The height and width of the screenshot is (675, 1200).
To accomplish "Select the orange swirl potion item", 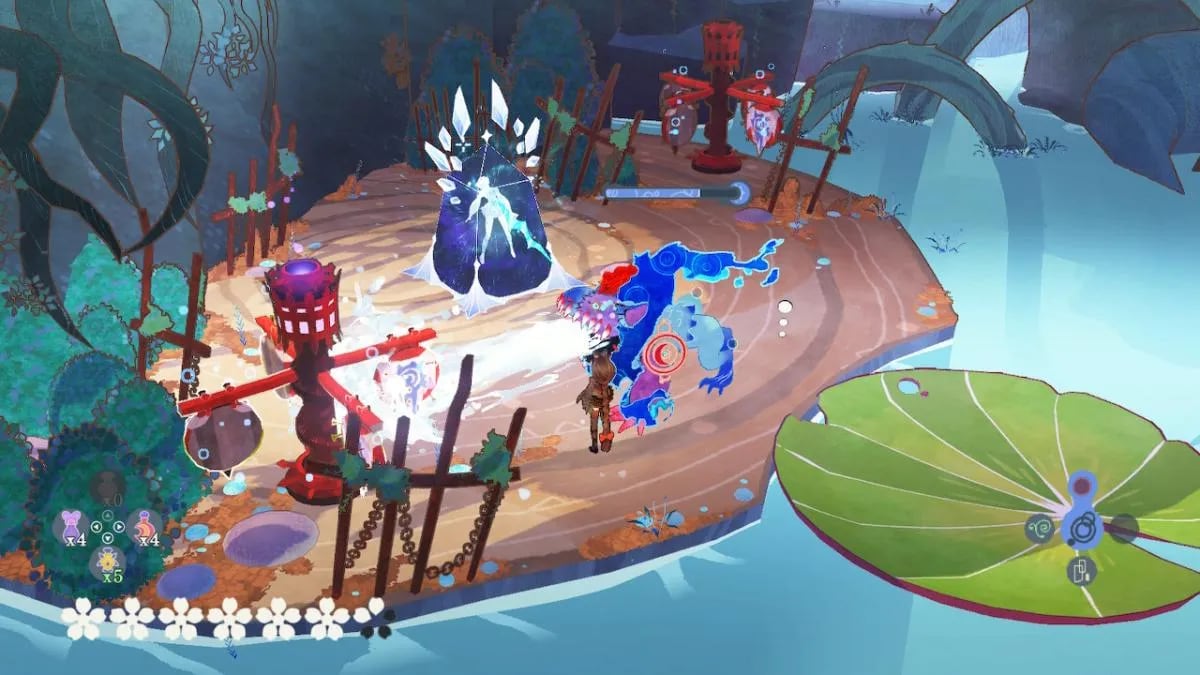I will pos(144,526).
